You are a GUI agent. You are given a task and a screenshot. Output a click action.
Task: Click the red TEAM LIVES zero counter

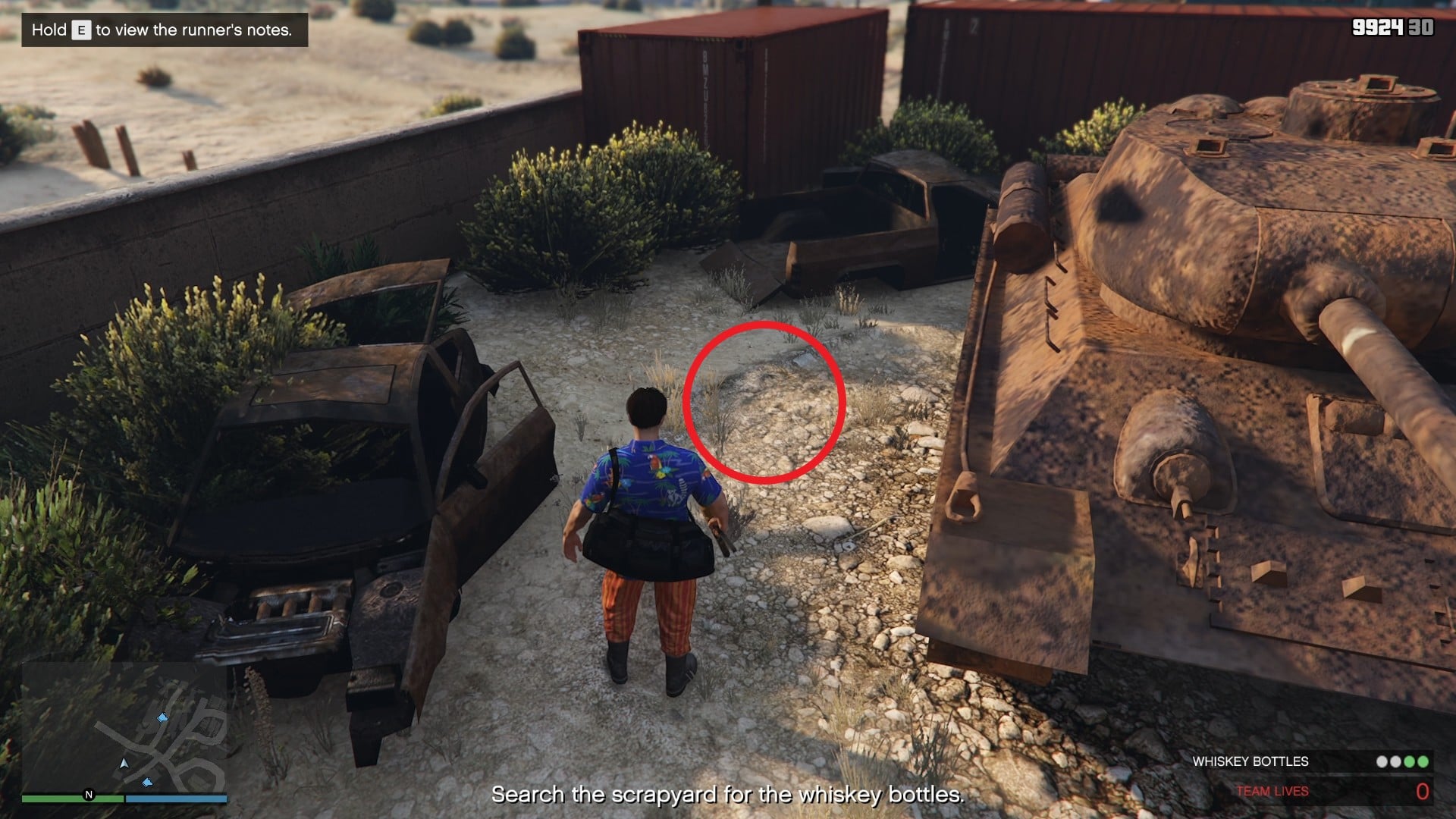click(x=1423, y=790)
